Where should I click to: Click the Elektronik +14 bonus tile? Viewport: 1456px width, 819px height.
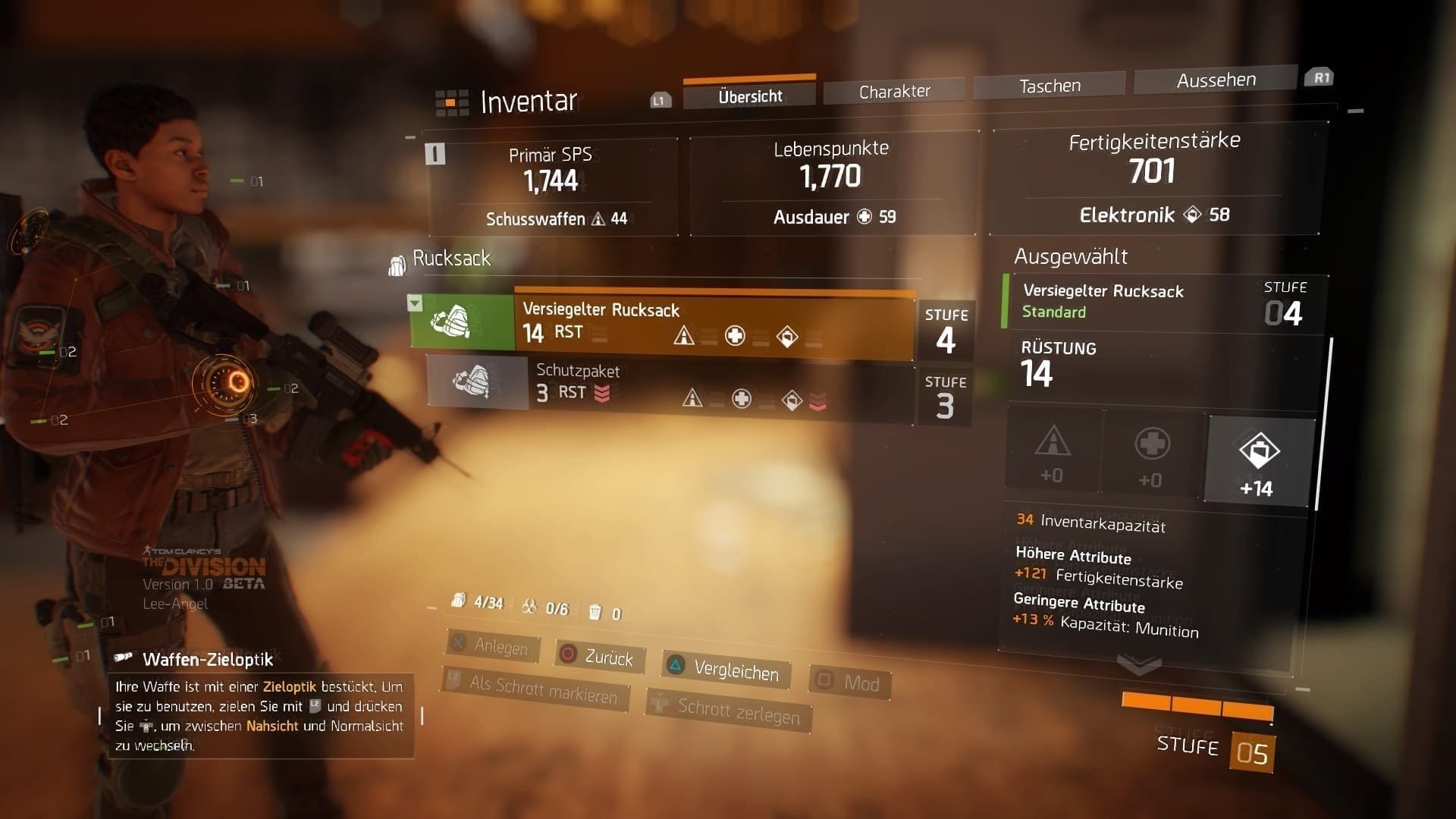1259,460
